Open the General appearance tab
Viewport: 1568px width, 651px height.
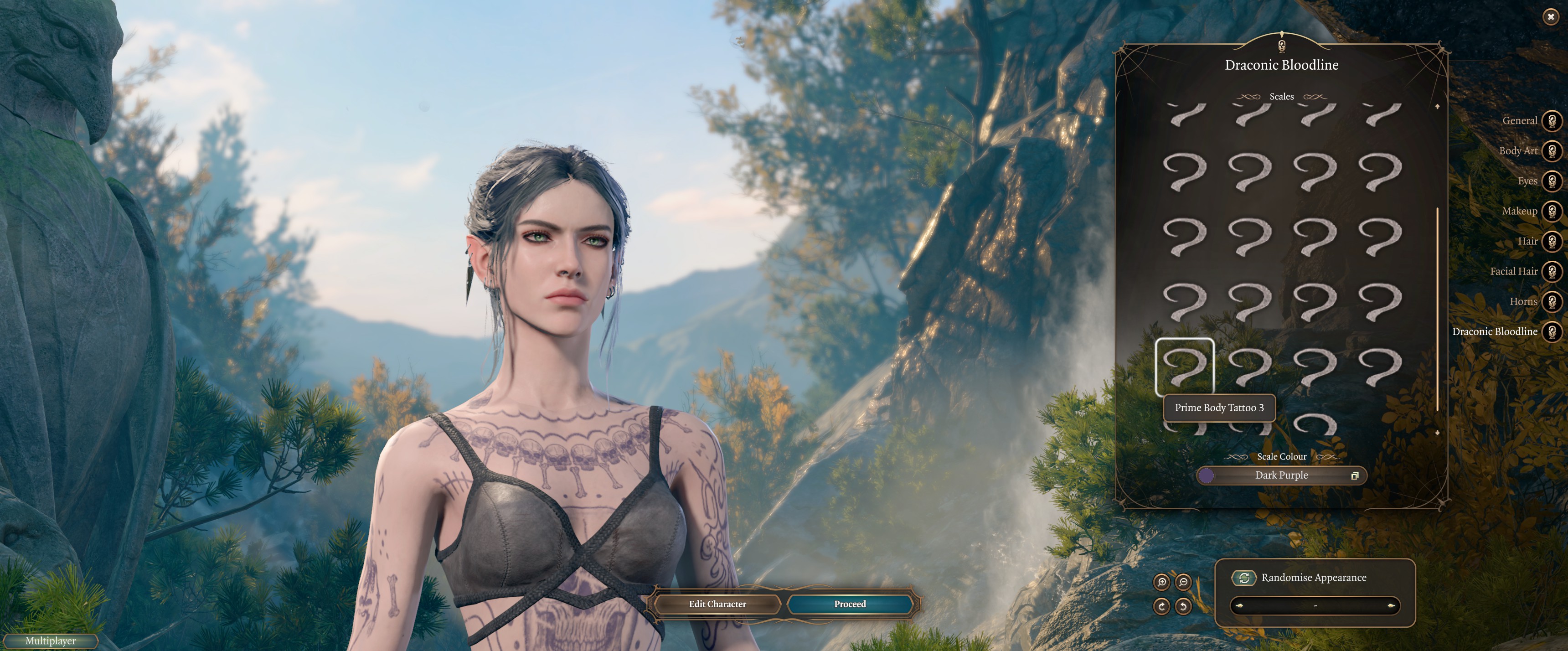coord(1552,120)
